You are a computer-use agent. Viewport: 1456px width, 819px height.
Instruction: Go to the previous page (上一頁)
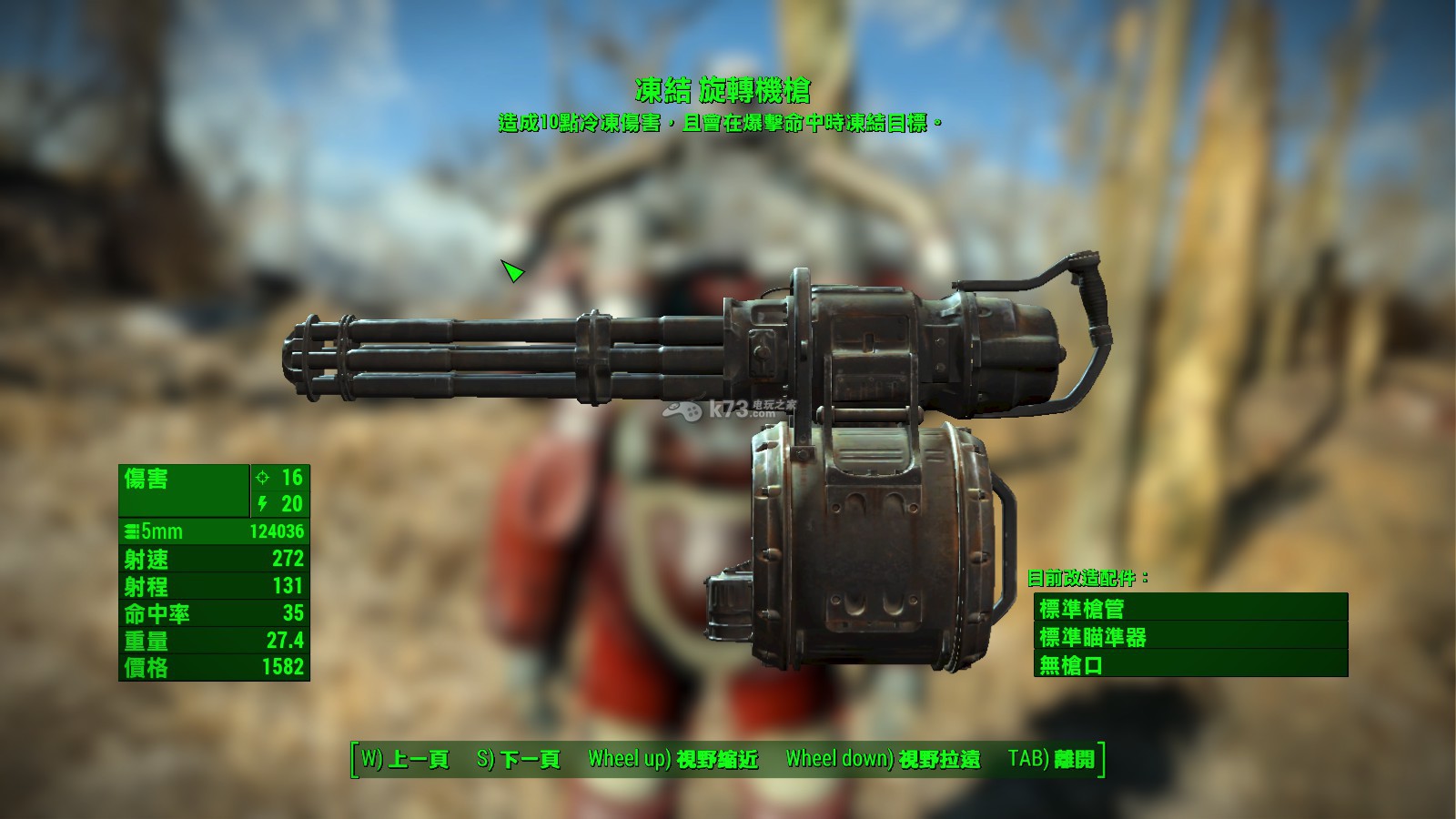405,759
